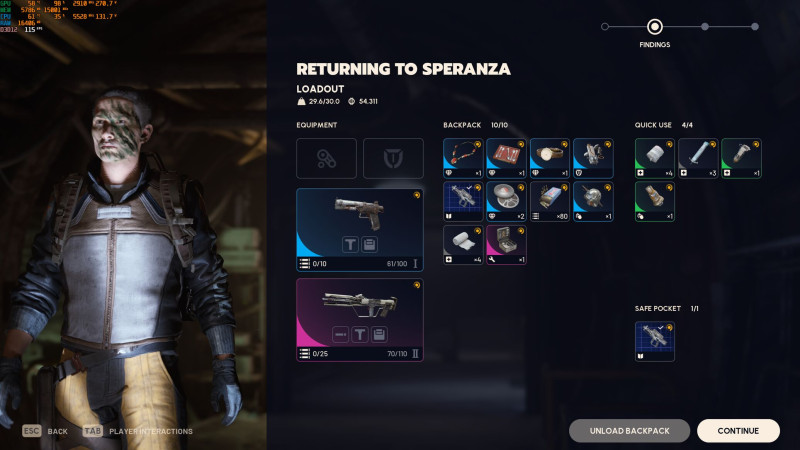Image resolution: width=800 pixels, height=450 pixels.
Task: Choose the wristwatch in the backpack
Action: (549, 158)
